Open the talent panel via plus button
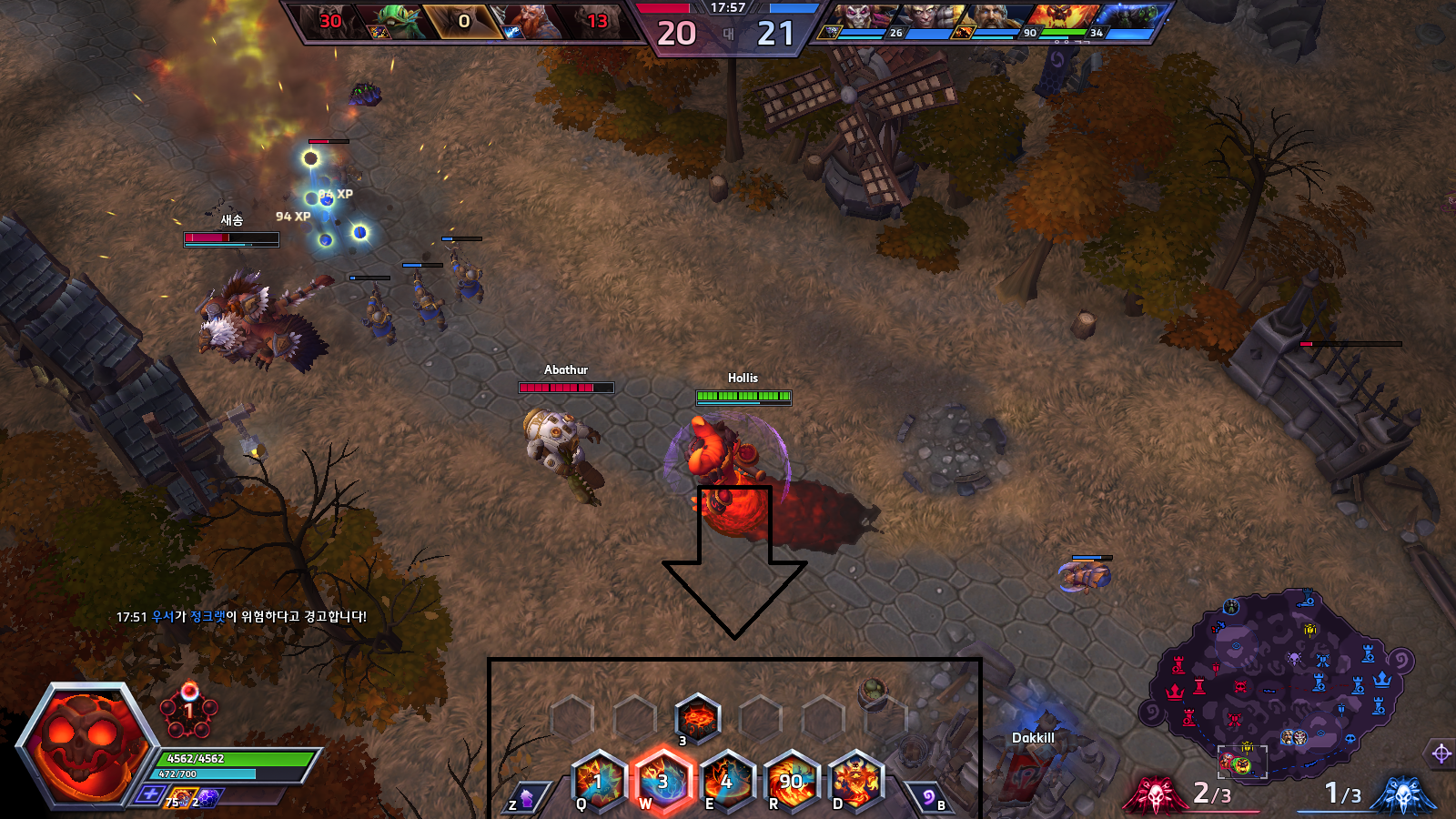The width and height of the screenshot is (1456, 819). (x=150, y=794)
